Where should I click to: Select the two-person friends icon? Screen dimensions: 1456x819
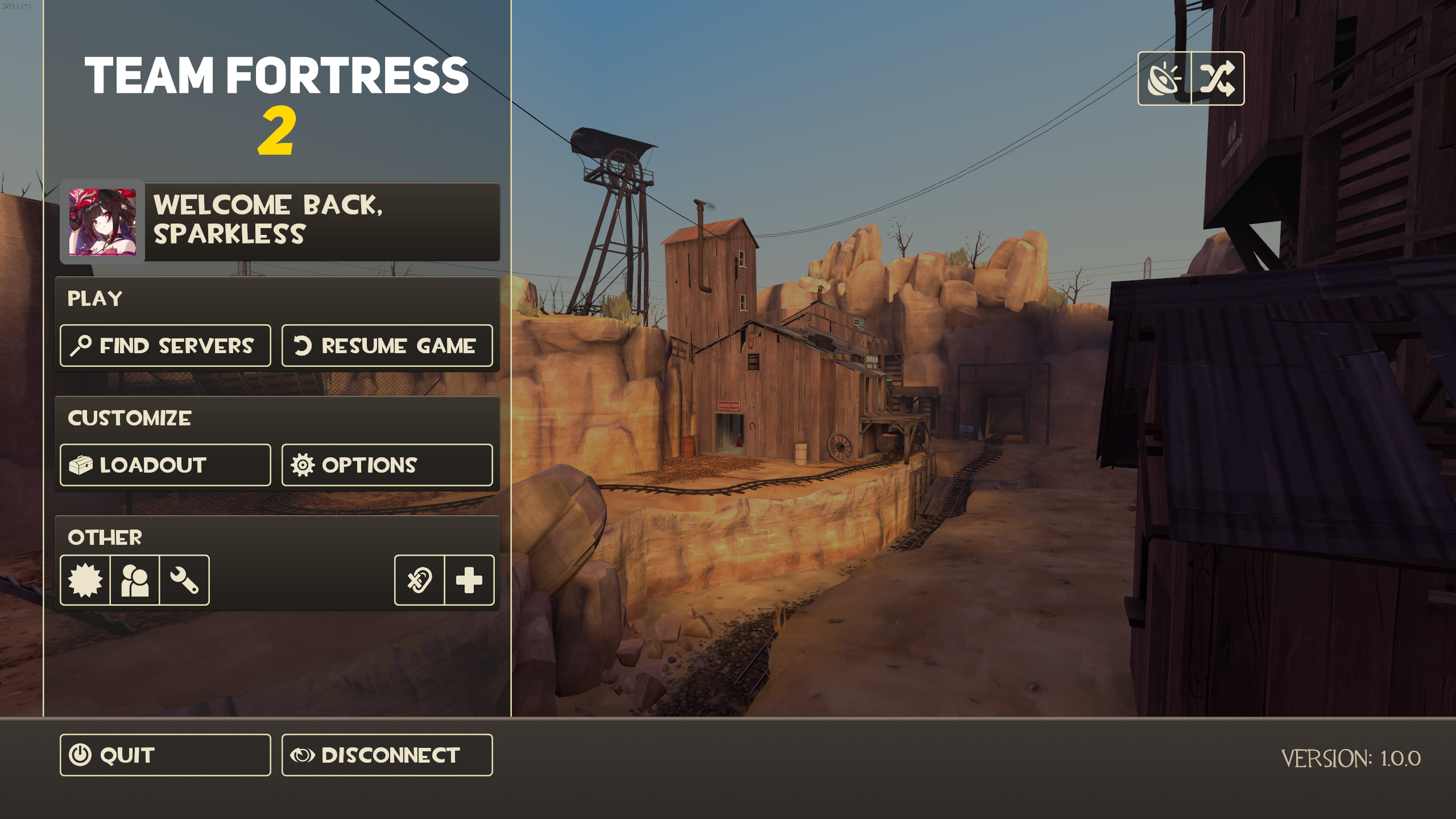135,581
